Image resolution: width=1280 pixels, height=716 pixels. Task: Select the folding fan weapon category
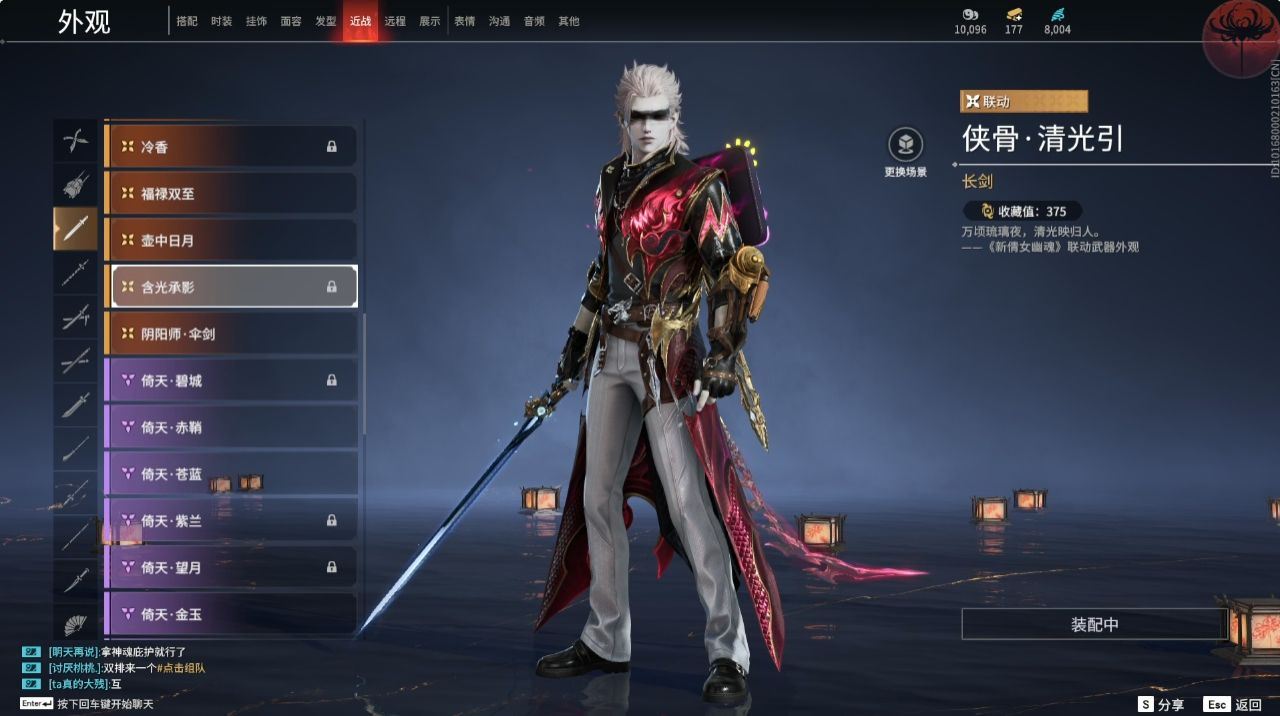click(x=76, y=625)
